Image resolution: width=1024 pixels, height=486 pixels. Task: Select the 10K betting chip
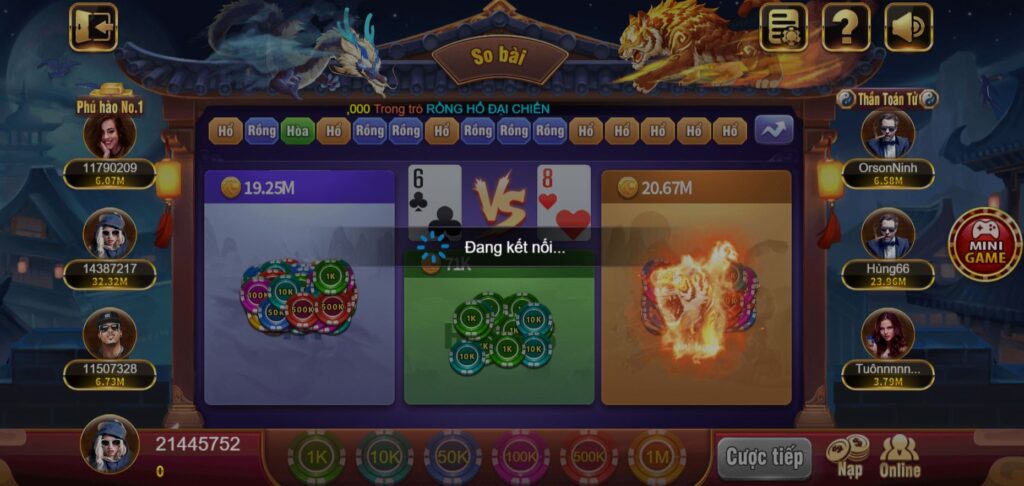[385, 458]
